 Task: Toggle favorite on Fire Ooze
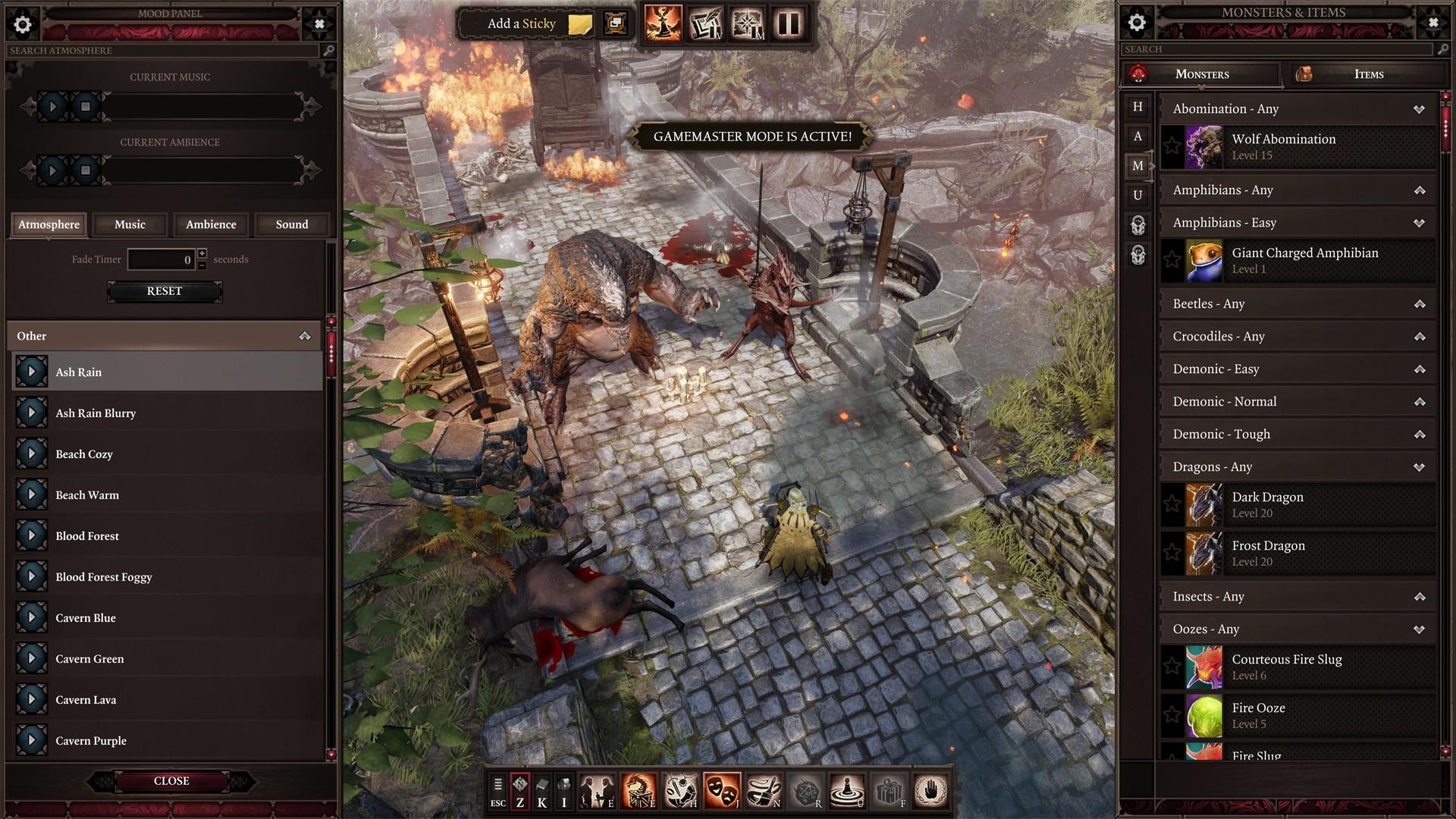pos(1172,715)
